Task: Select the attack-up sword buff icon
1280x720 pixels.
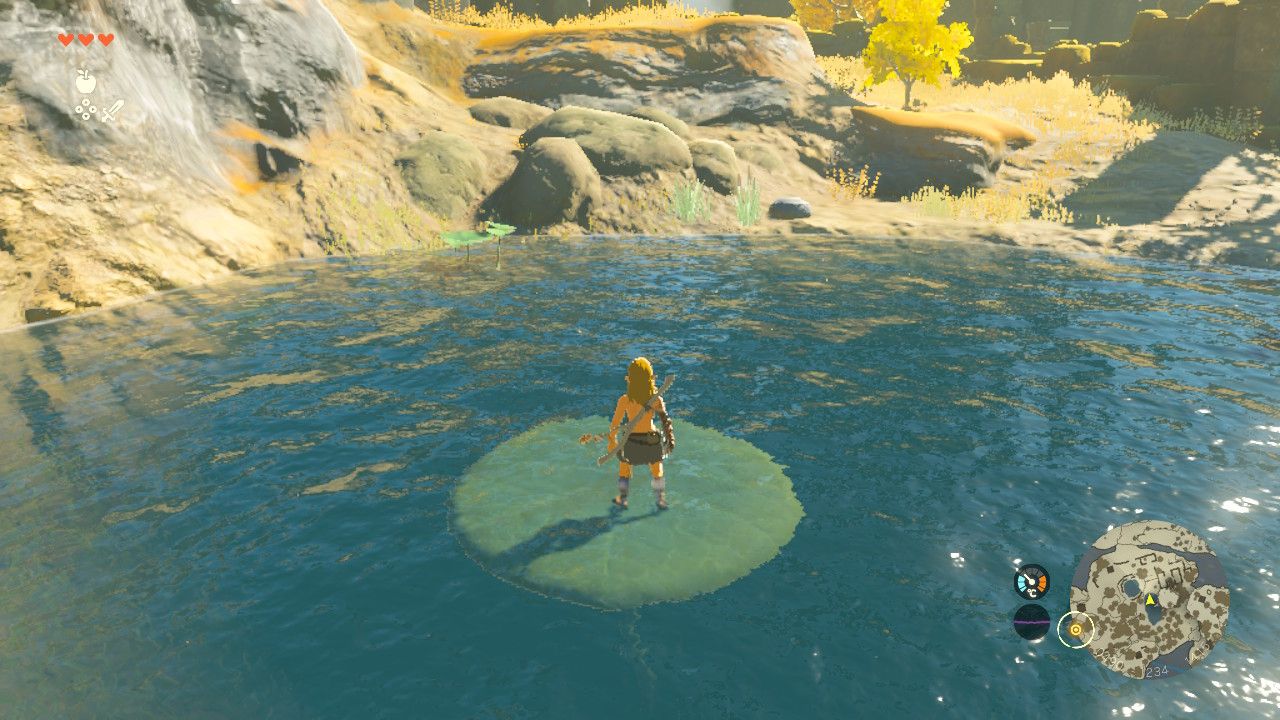Action: [113, 110]
